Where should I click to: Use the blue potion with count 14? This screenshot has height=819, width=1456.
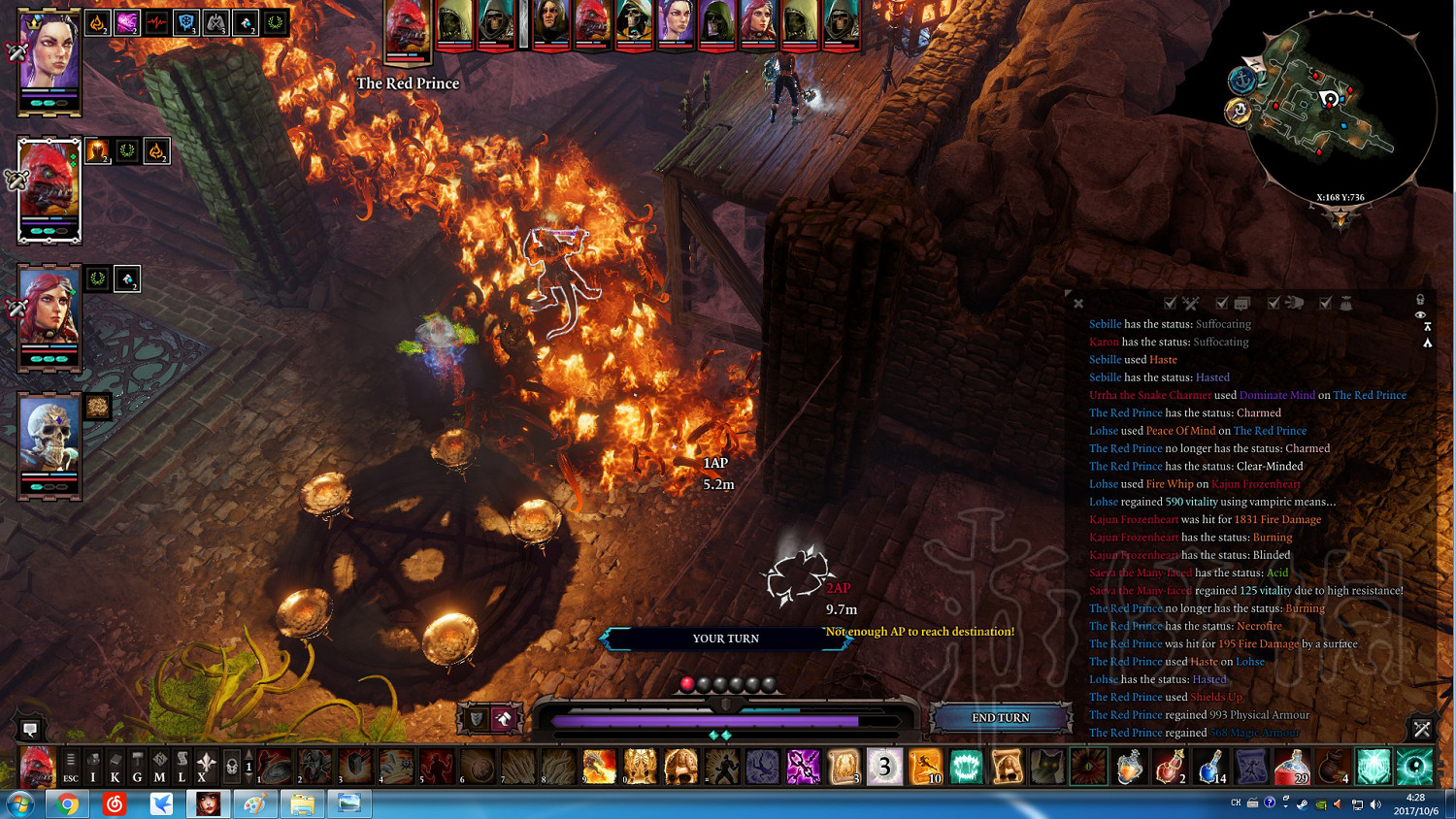(1210, 767)
